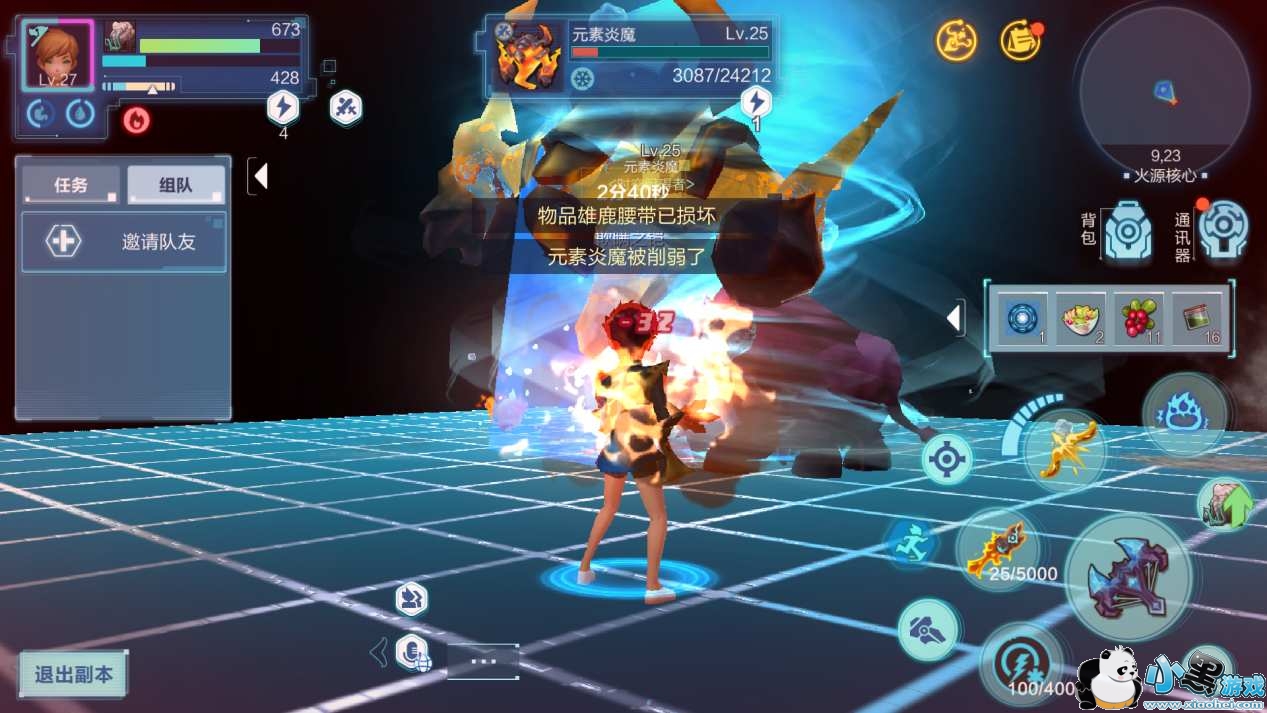Viewport: 1267px width, 713px height.
Task: Select the blue ring quick slot item
Action: pos(1025,319)
